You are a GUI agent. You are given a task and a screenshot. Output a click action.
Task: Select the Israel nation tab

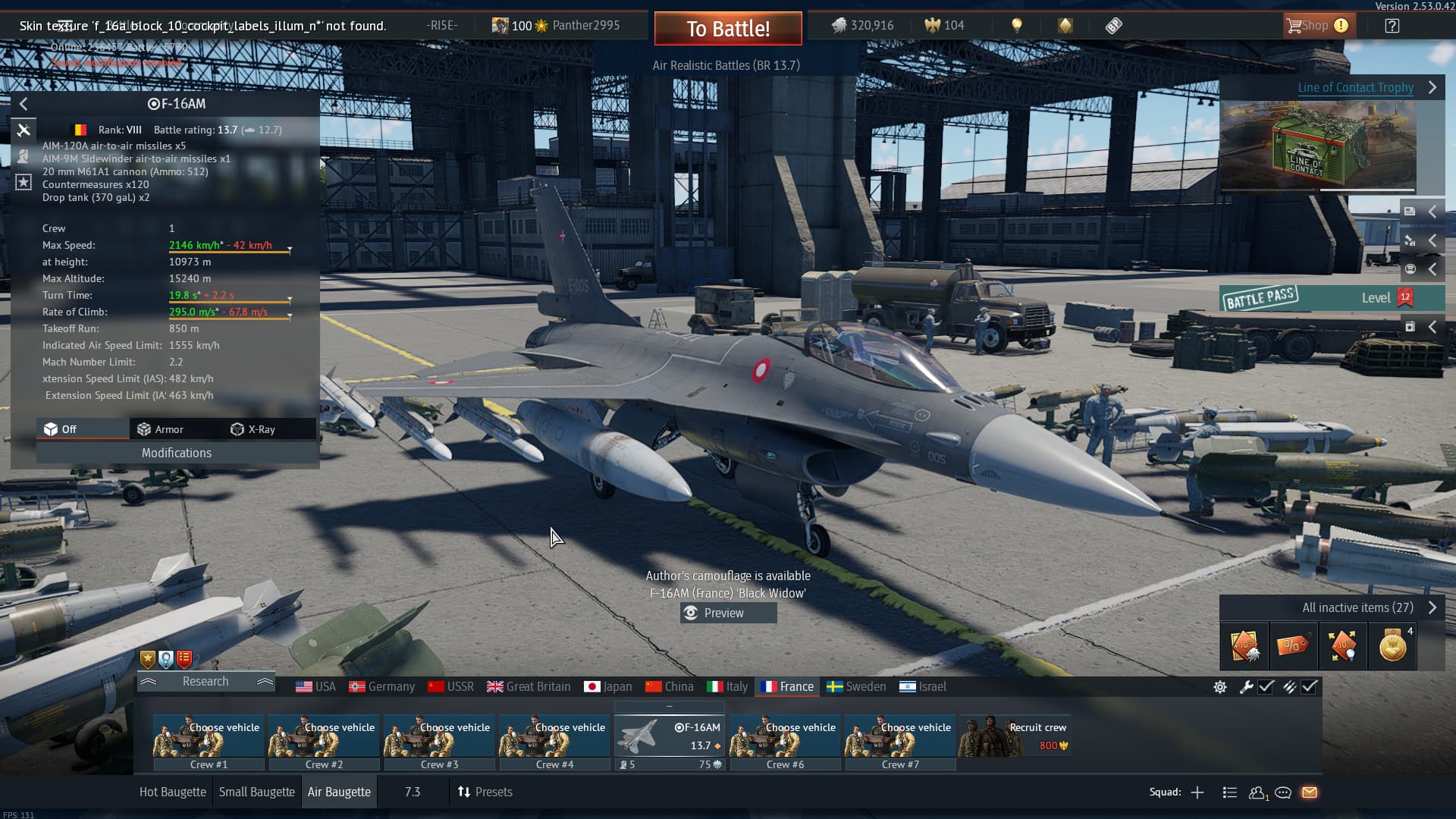922,686
